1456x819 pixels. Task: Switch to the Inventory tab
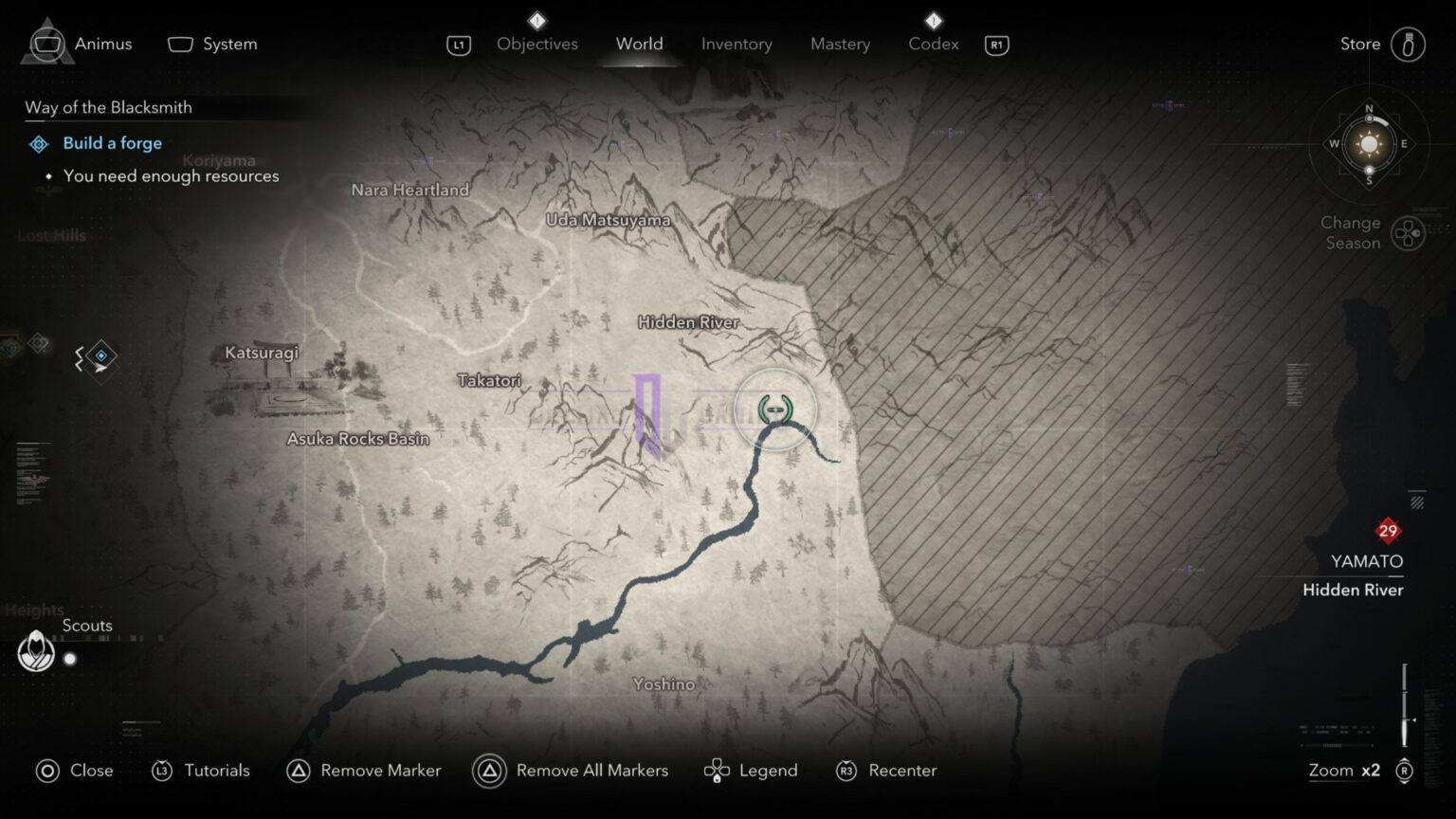[737, 44]
